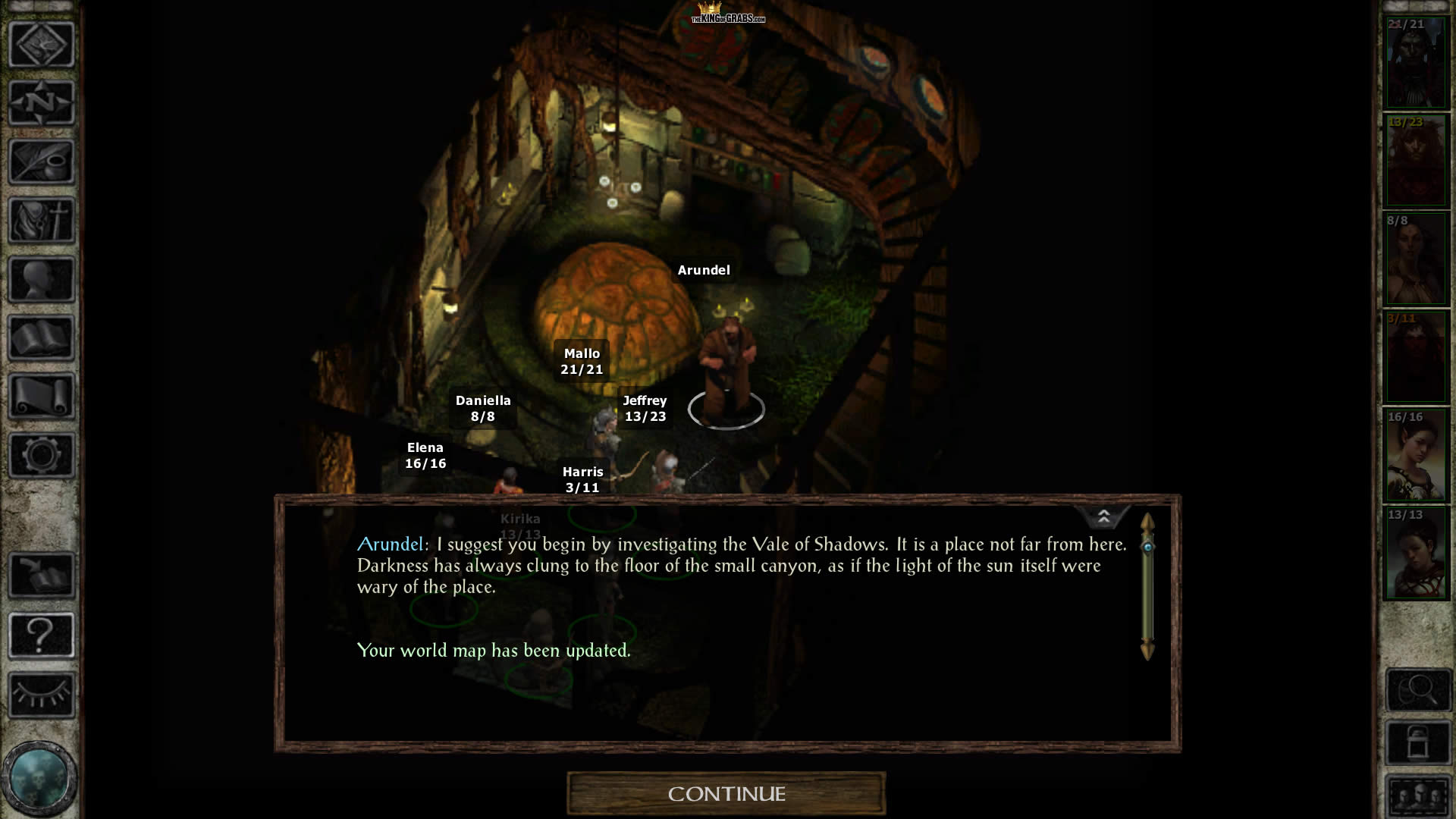Open the mage spellbook
Screen dimensions: 1456x819
tap(42, 337)
